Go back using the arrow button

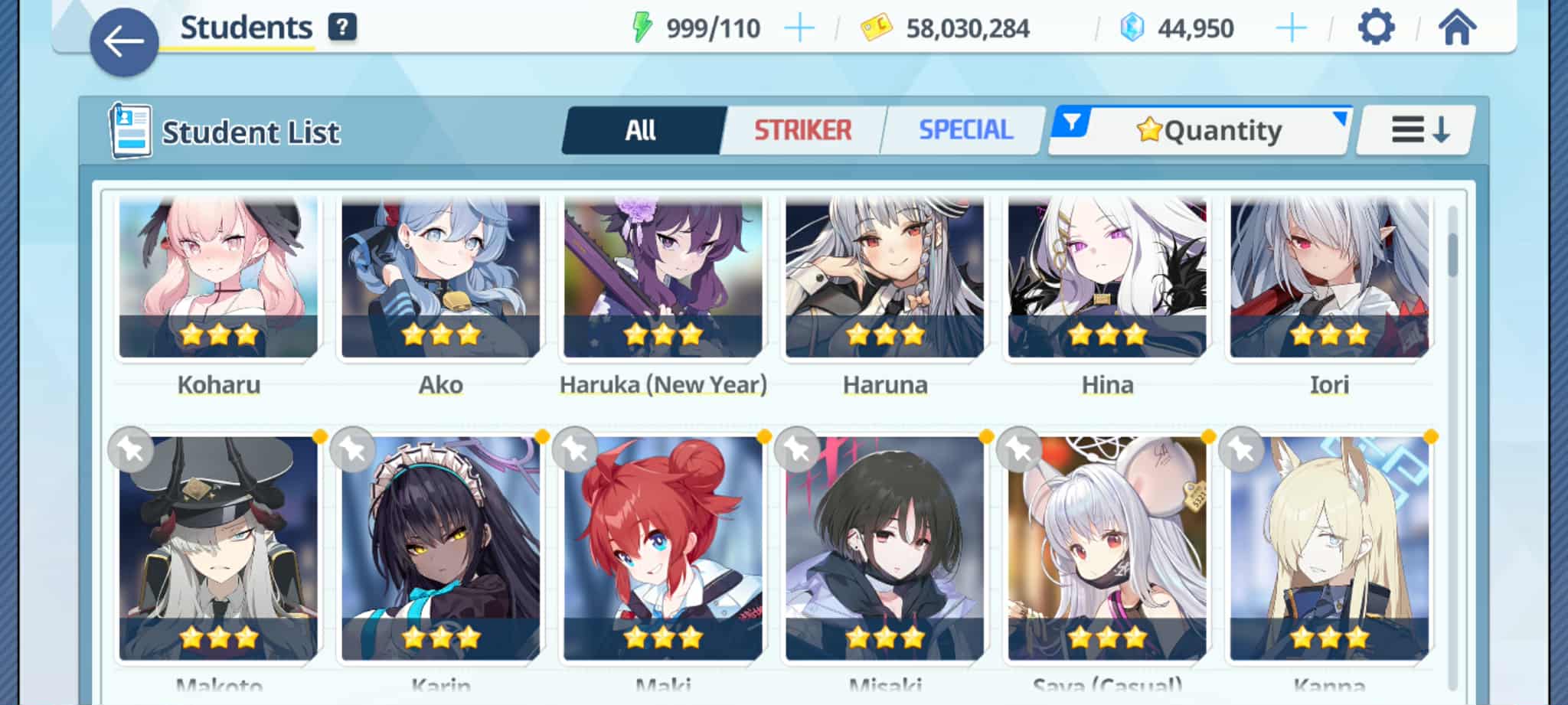coord(123,42)
